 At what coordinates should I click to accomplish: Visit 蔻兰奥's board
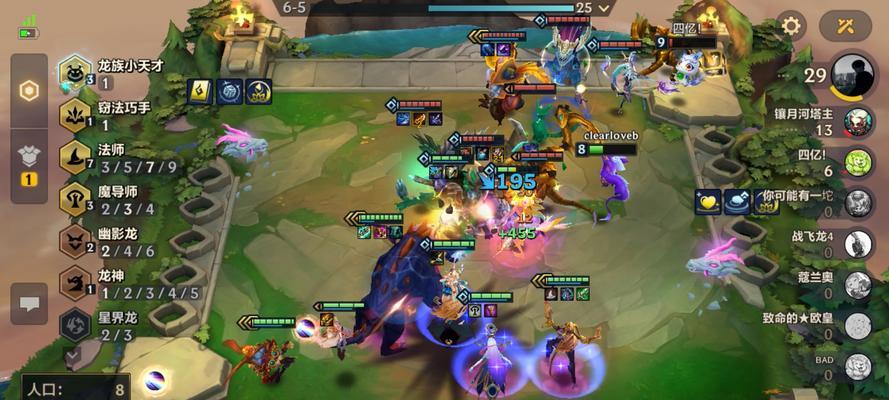(x=857, y=285)
